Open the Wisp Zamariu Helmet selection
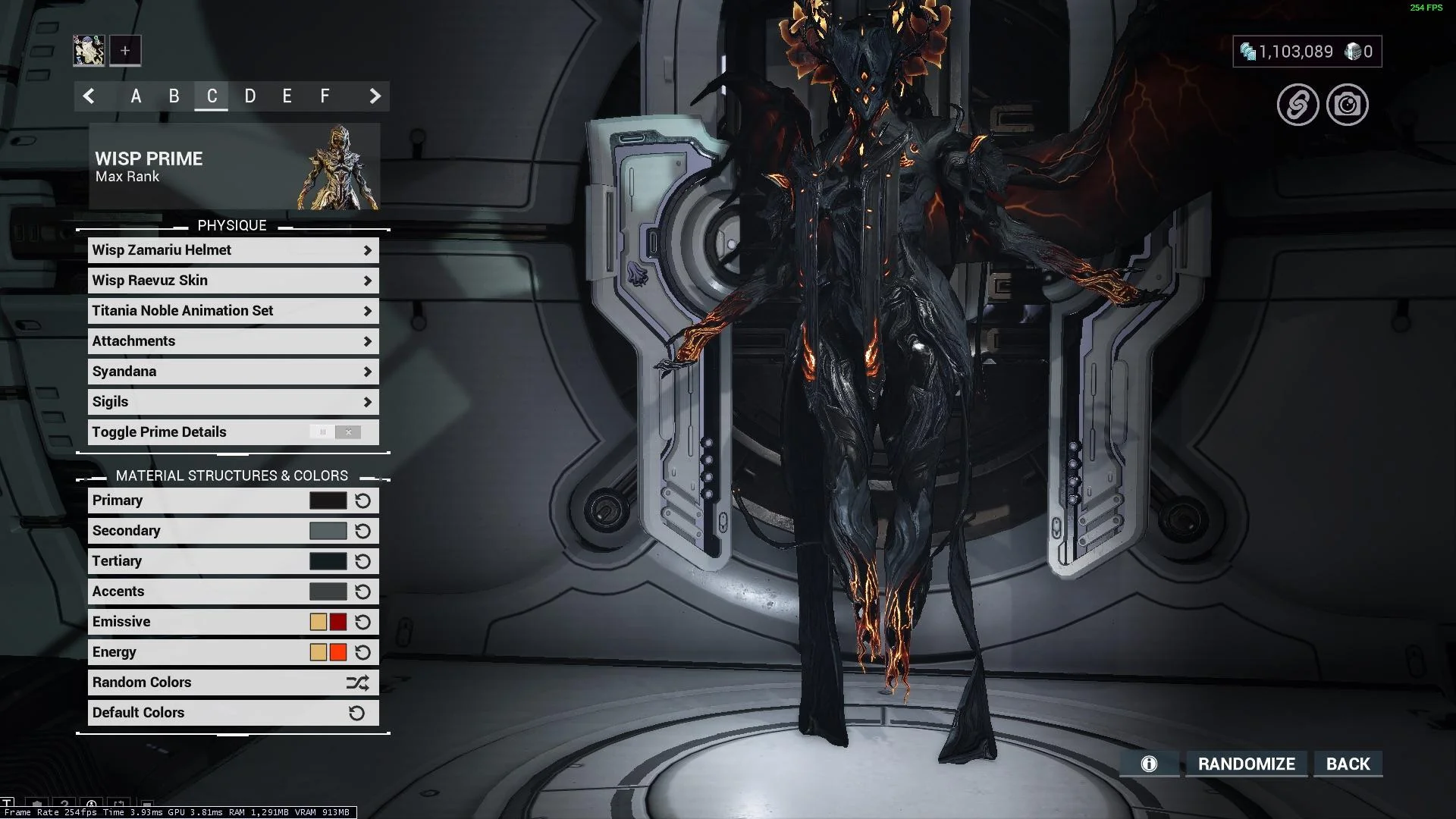This screenshot has height=819, width=1456. [x=233, y=250]
